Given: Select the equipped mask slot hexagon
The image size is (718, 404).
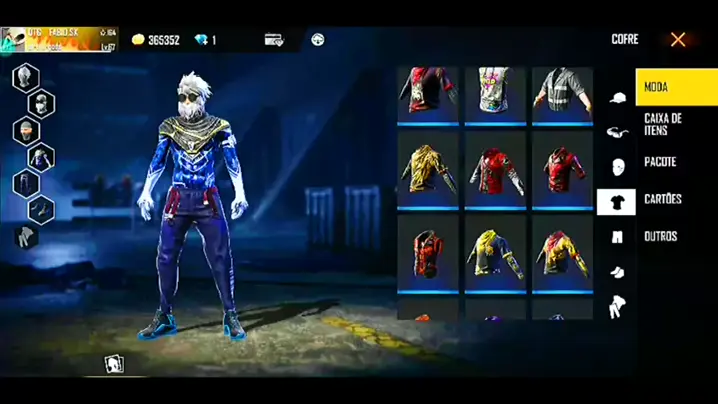Looking at the screenshot, I should (41, 103).
